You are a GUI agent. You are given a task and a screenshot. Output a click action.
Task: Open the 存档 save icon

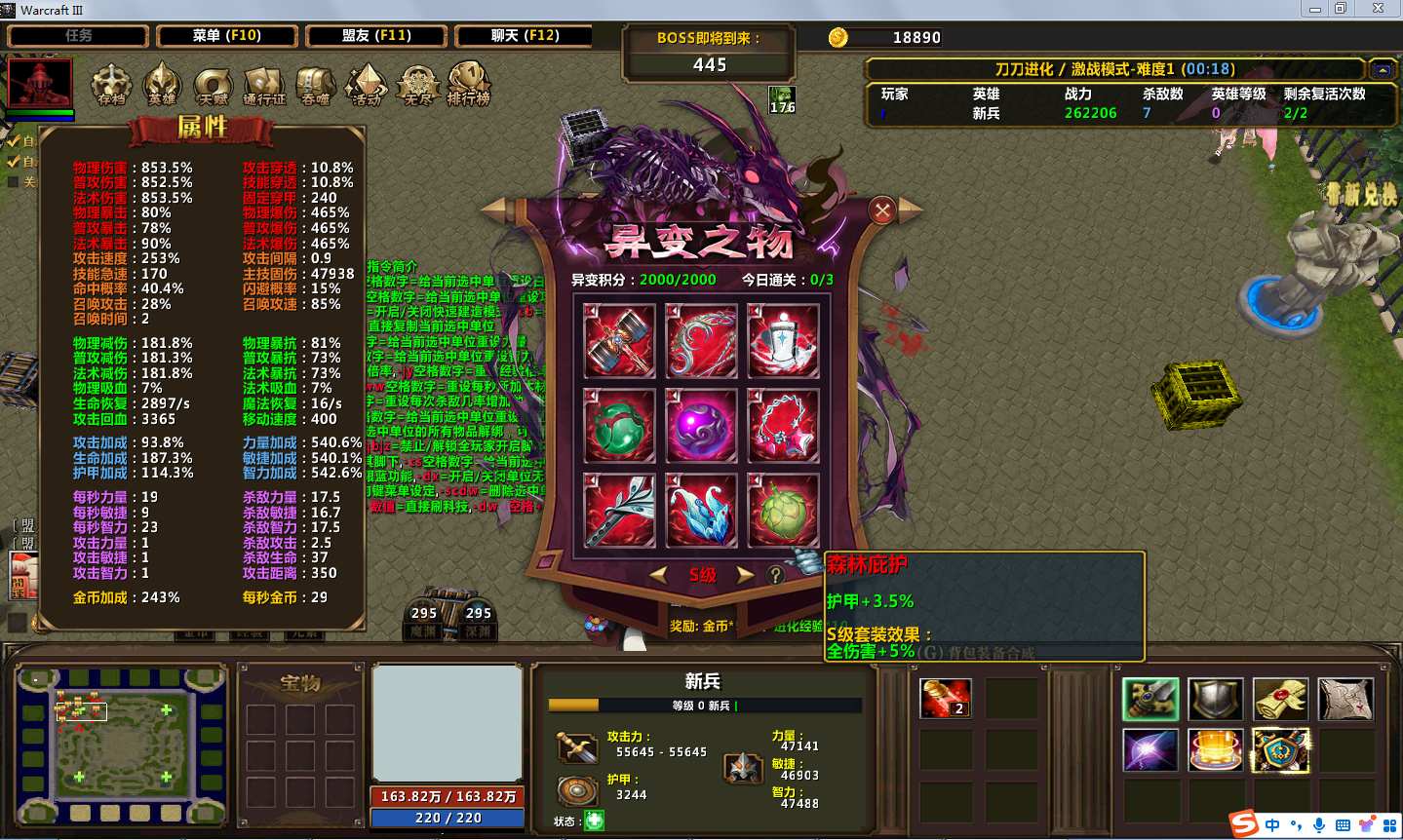tap(111, 85)
